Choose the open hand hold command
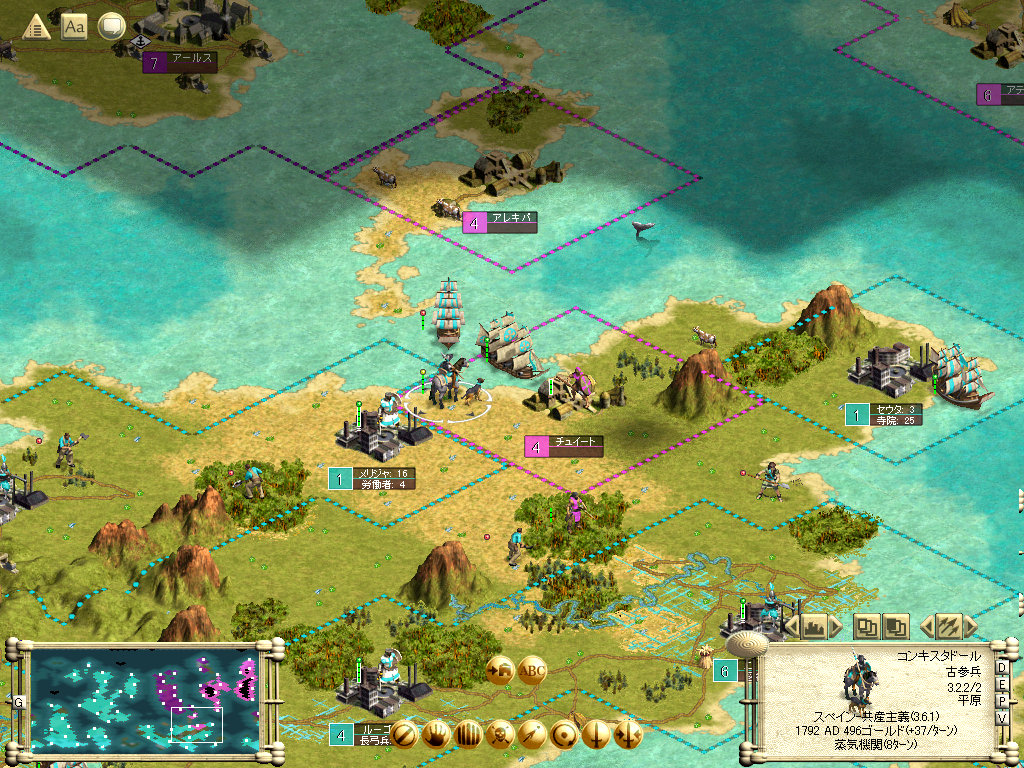Image resolution: width=1024 pixels, height=768 pixels. click(x=436, y=735)
